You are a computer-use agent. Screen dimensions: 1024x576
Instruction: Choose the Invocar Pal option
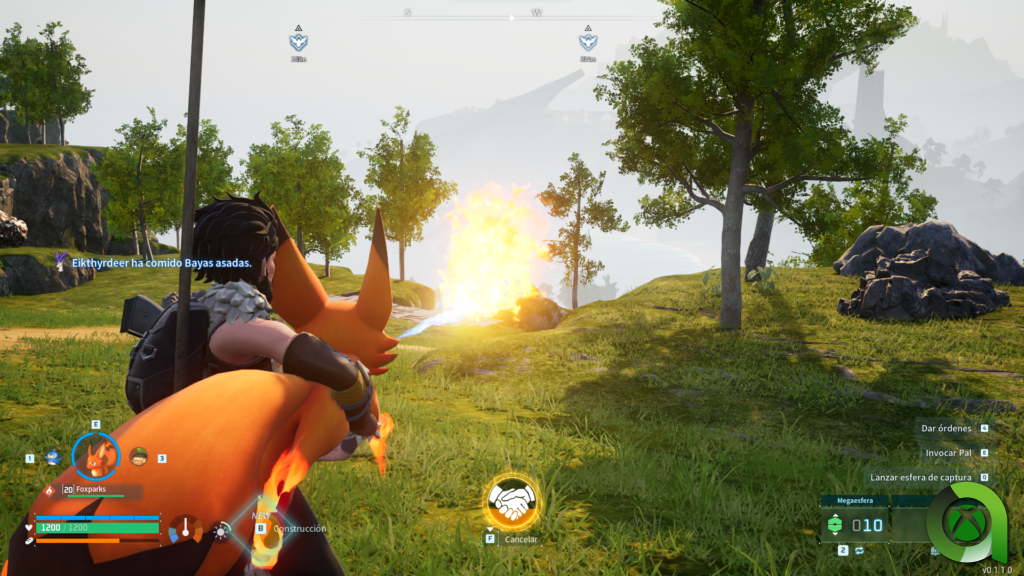pos(948,452)
